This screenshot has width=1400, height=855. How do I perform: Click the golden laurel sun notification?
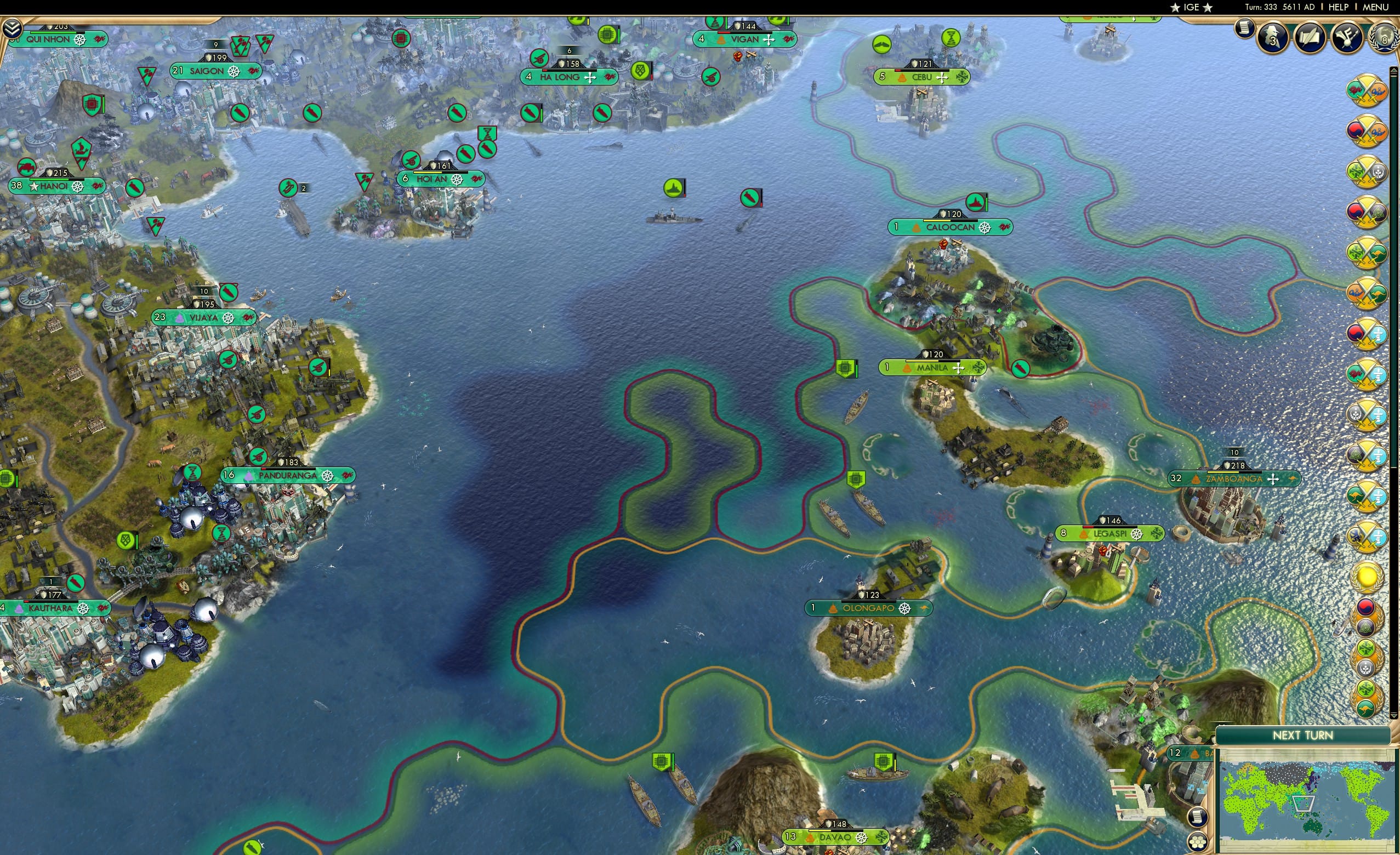coord(1368,578)
